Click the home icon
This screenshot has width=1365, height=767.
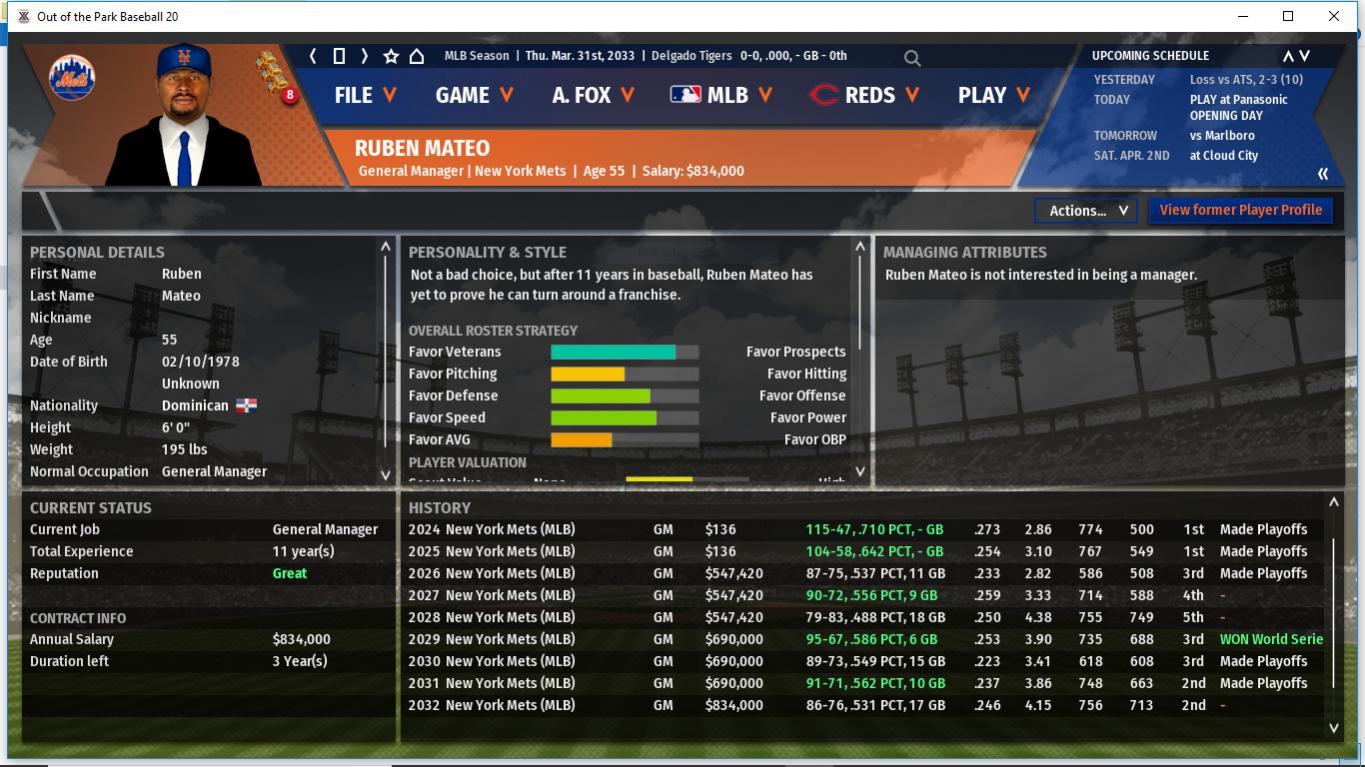[417, 56]
